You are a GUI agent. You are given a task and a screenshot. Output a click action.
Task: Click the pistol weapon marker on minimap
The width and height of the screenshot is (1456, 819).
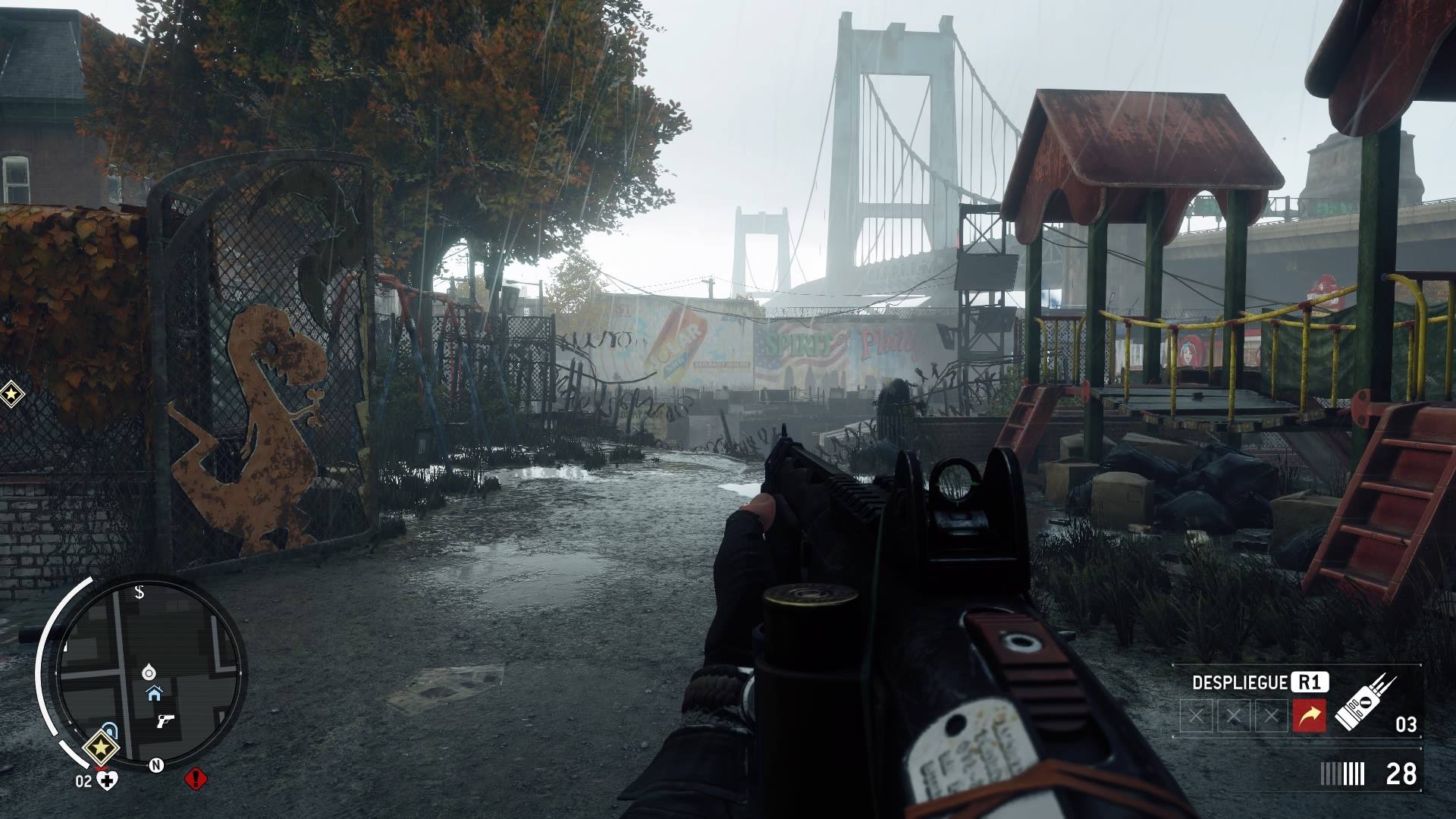[165, 720]
